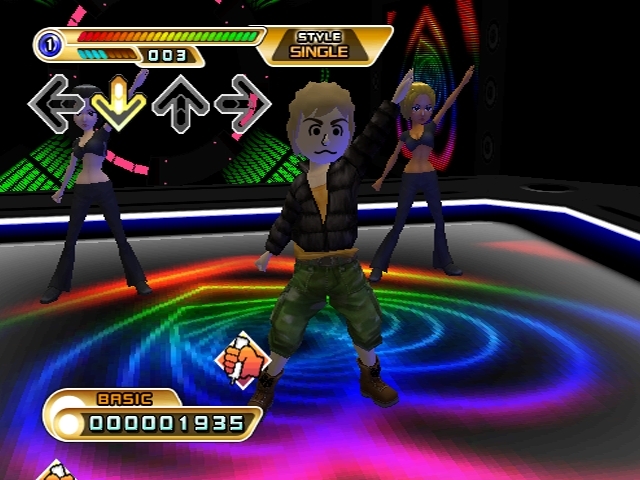Activate the right arrow step target
640x480 pixels.
243,102
